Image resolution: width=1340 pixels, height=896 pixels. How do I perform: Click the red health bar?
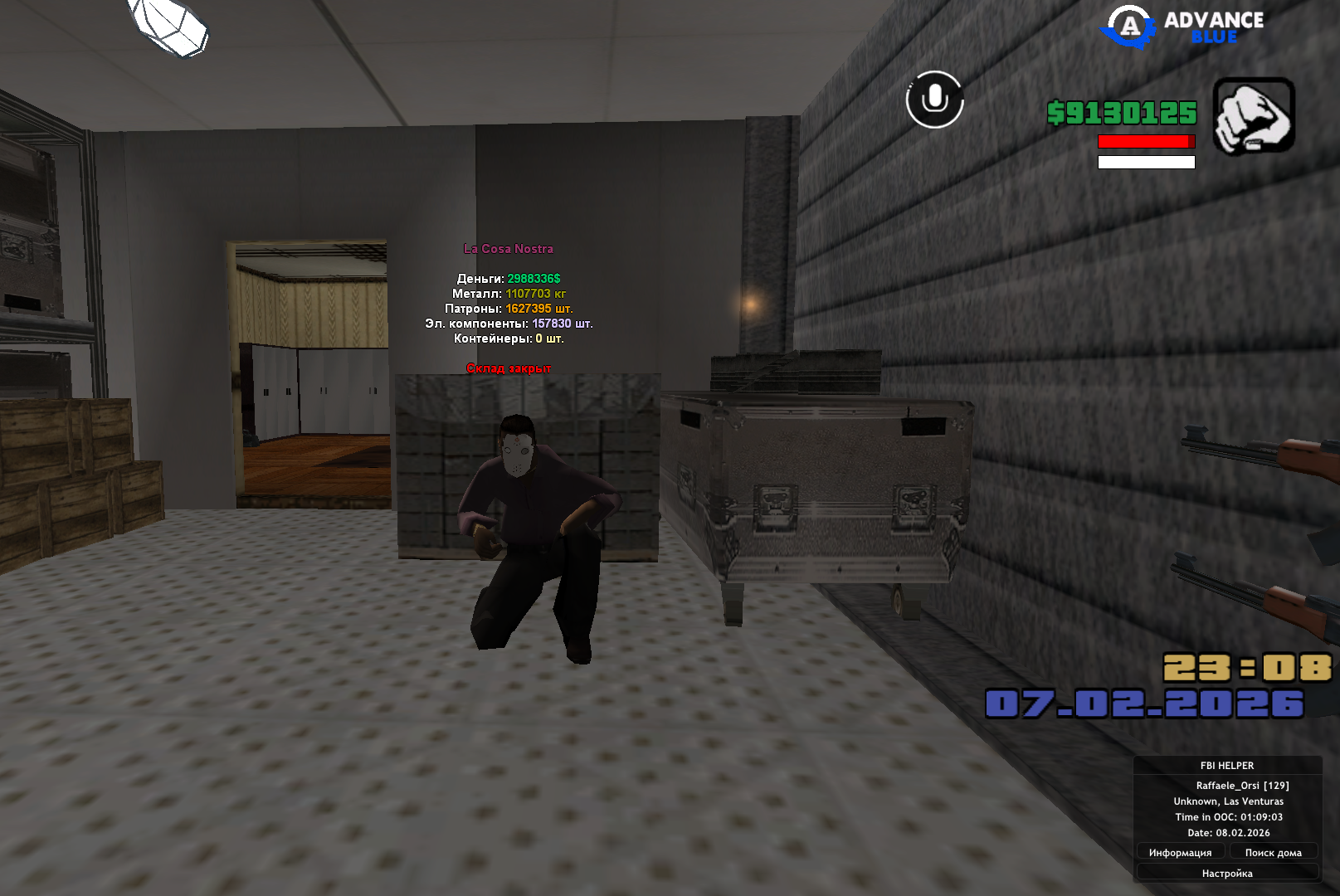point(1145,143)
